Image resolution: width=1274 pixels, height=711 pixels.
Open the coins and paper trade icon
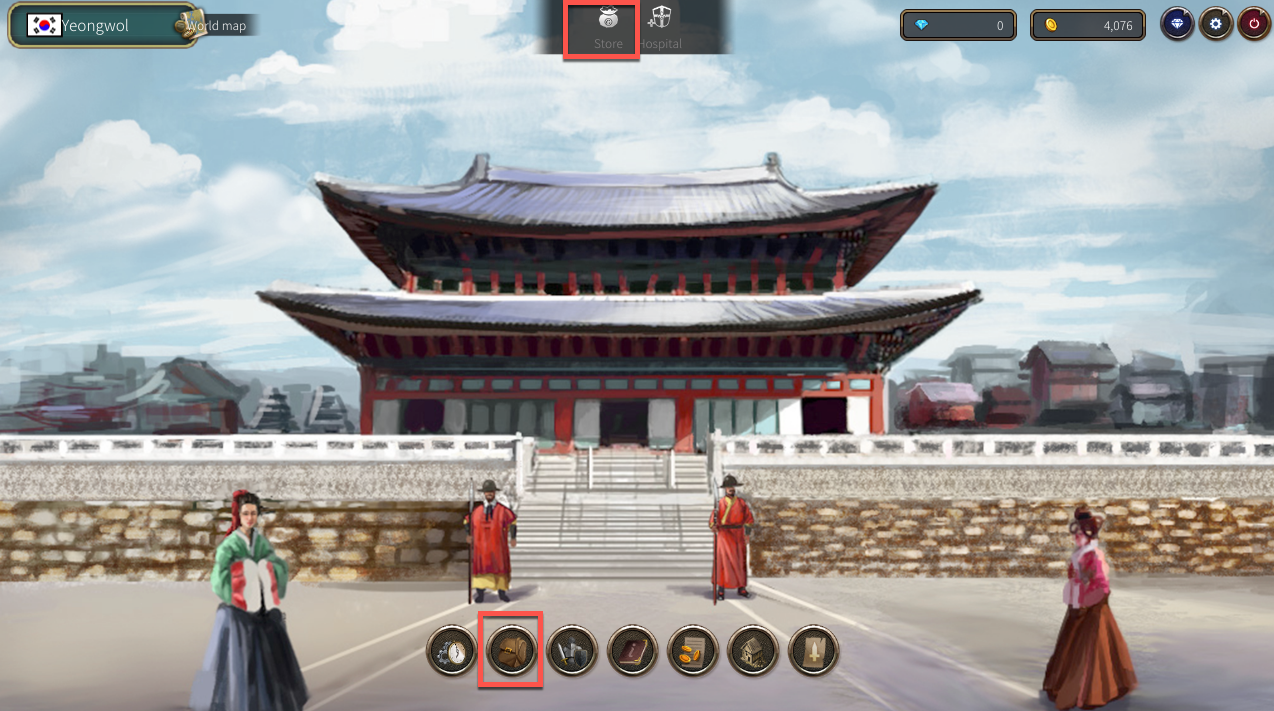(693, 651)
